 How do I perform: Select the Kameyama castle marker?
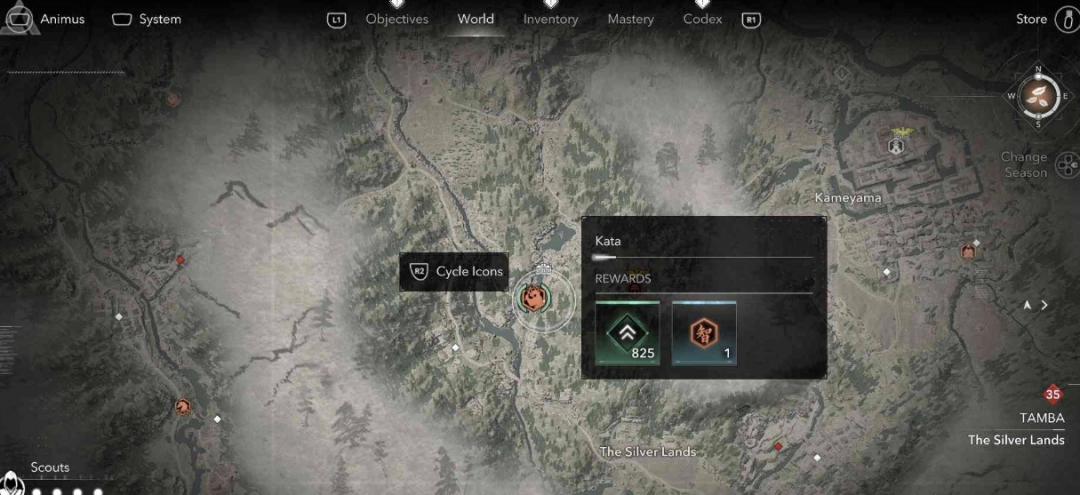tap(896, 146)
